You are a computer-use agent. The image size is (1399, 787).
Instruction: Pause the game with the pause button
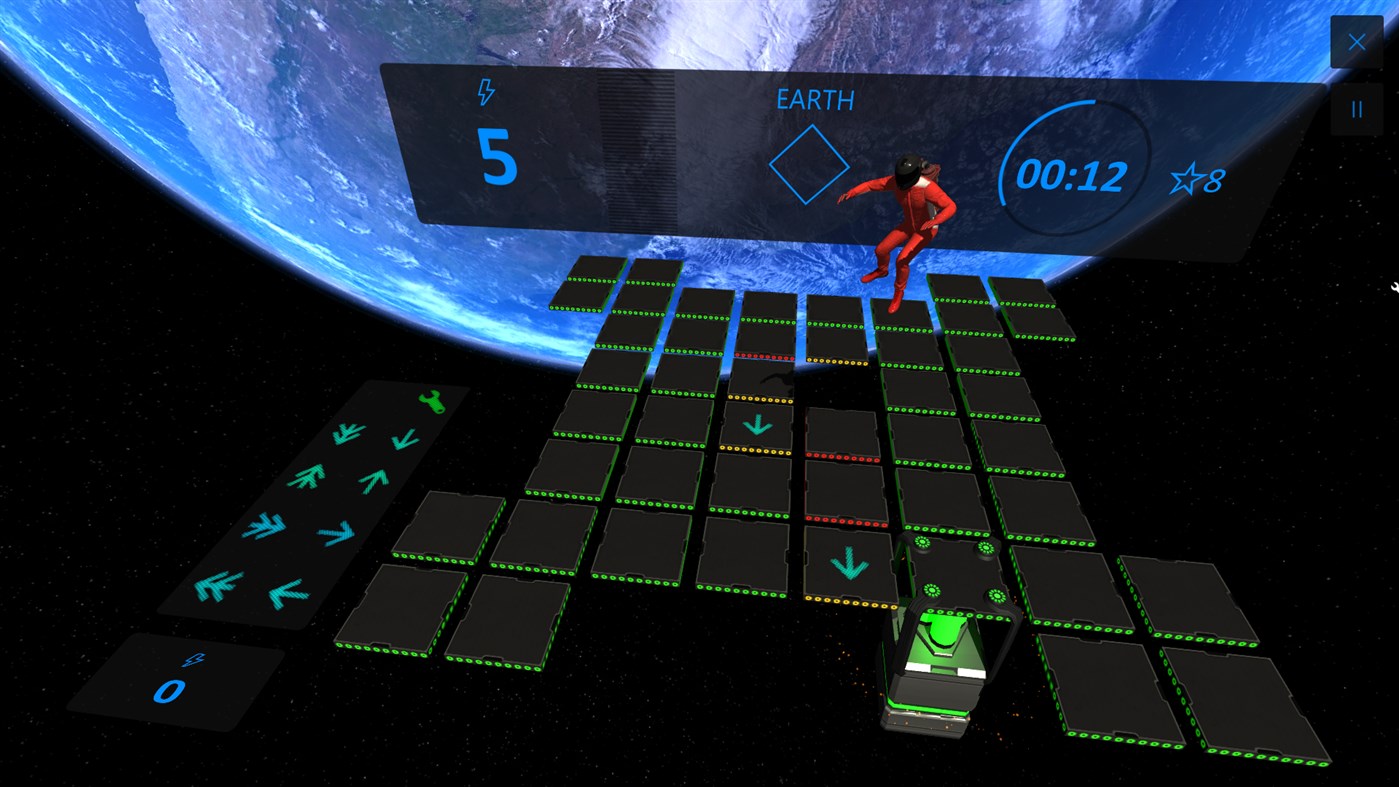coord(1356,108)
